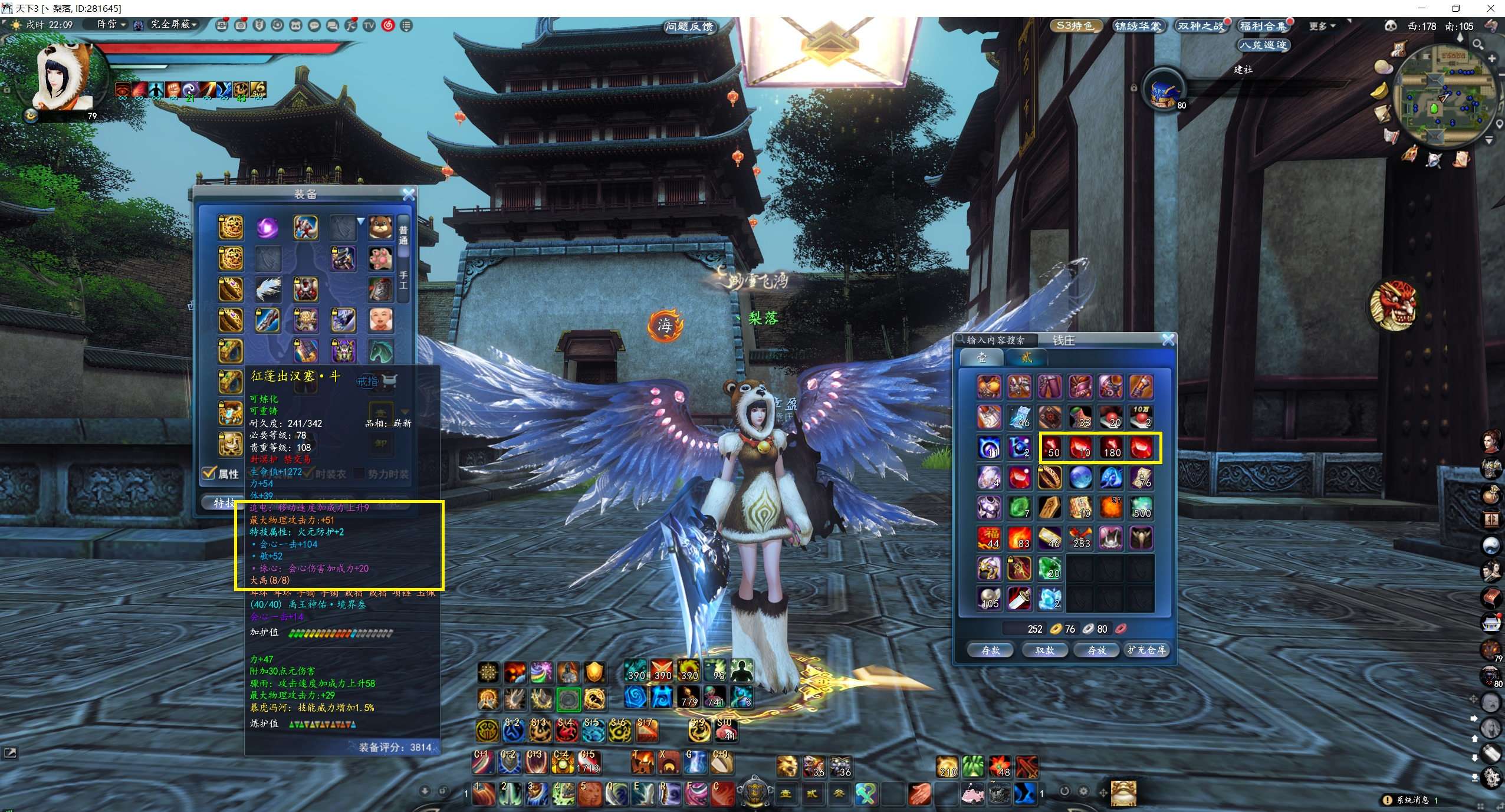Toggle the 属性 checkbox in equipment panel

tap(209, 473)
